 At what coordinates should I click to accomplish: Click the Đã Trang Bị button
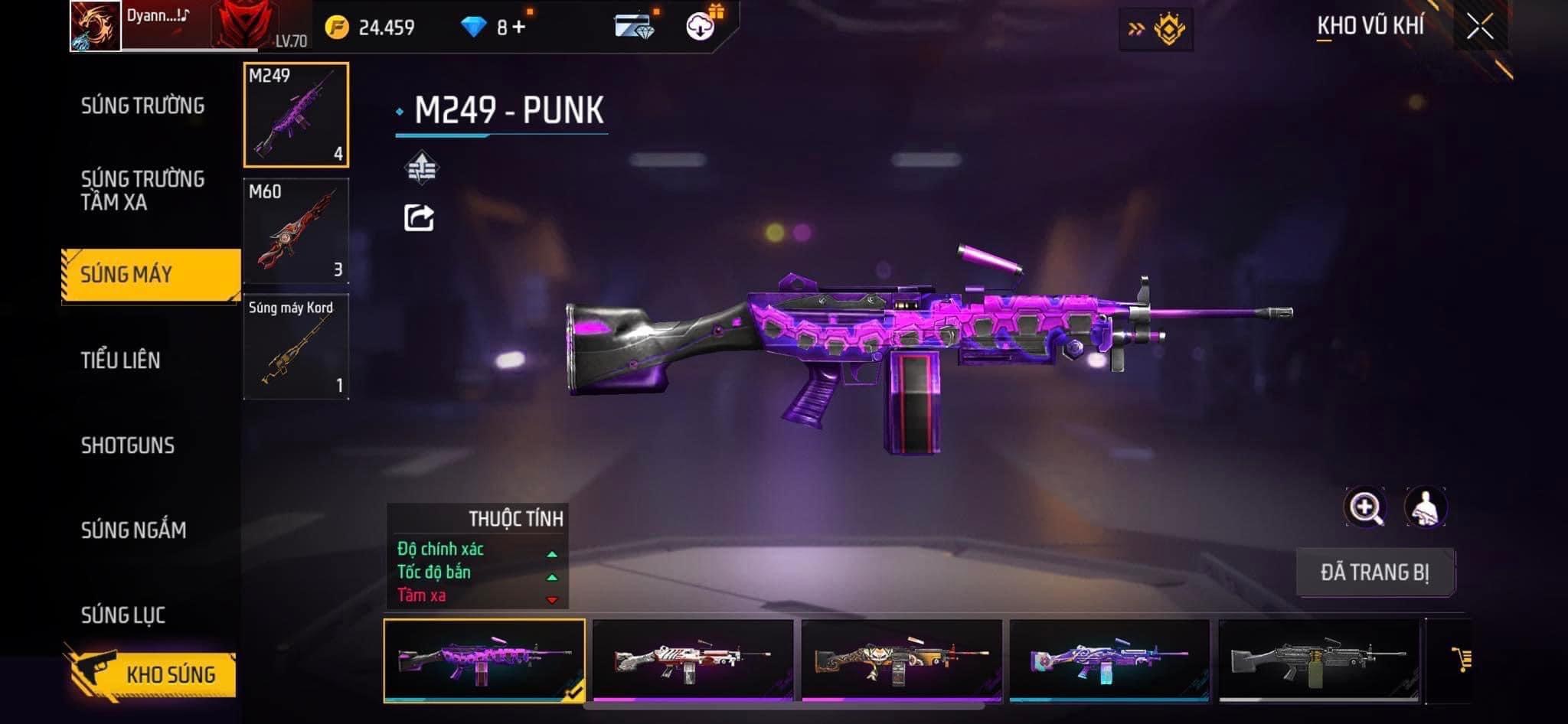coord(1375,572)
